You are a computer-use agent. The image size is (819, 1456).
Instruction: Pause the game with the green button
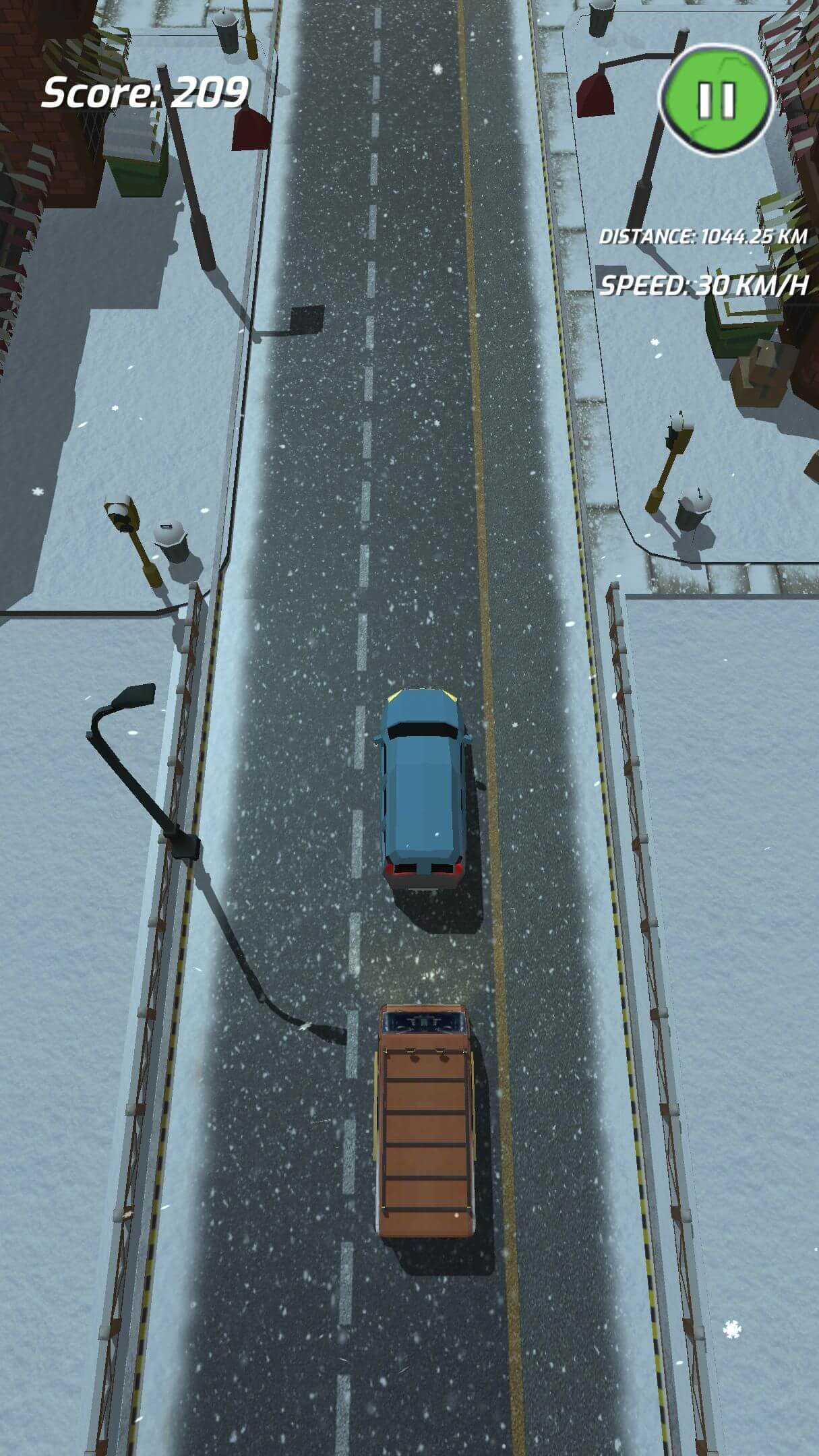coord(716,101)
